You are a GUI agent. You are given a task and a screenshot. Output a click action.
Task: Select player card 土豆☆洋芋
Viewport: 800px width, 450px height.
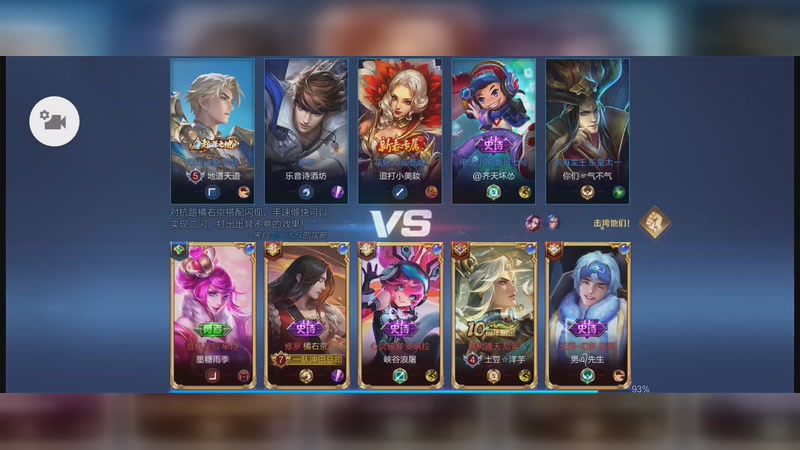tap(494, 314)
